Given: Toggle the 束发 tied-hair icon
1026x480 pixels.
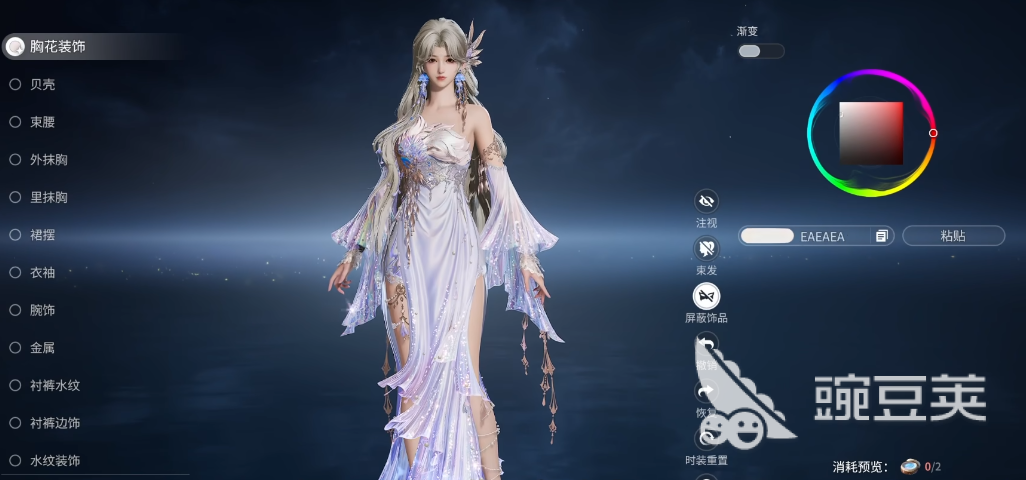Looking at the screenshot, I should 706,249.
